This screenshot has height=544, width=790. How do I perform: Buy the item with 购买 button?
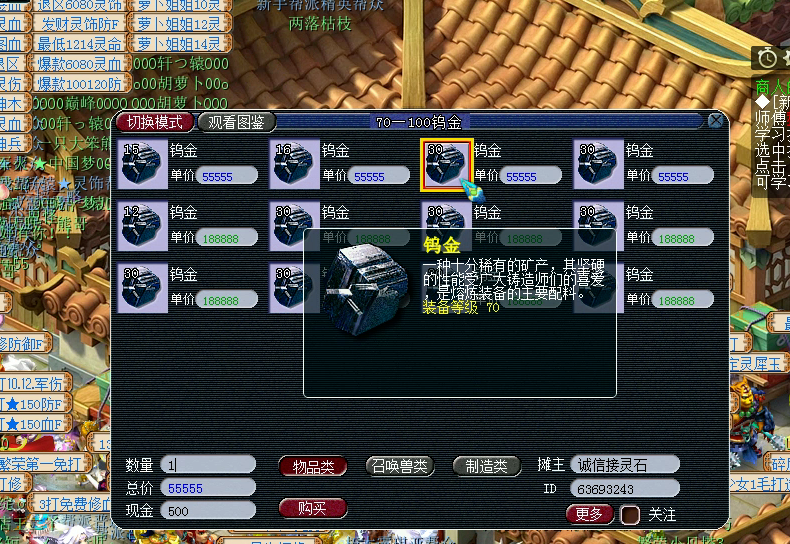tap(313, 507)
